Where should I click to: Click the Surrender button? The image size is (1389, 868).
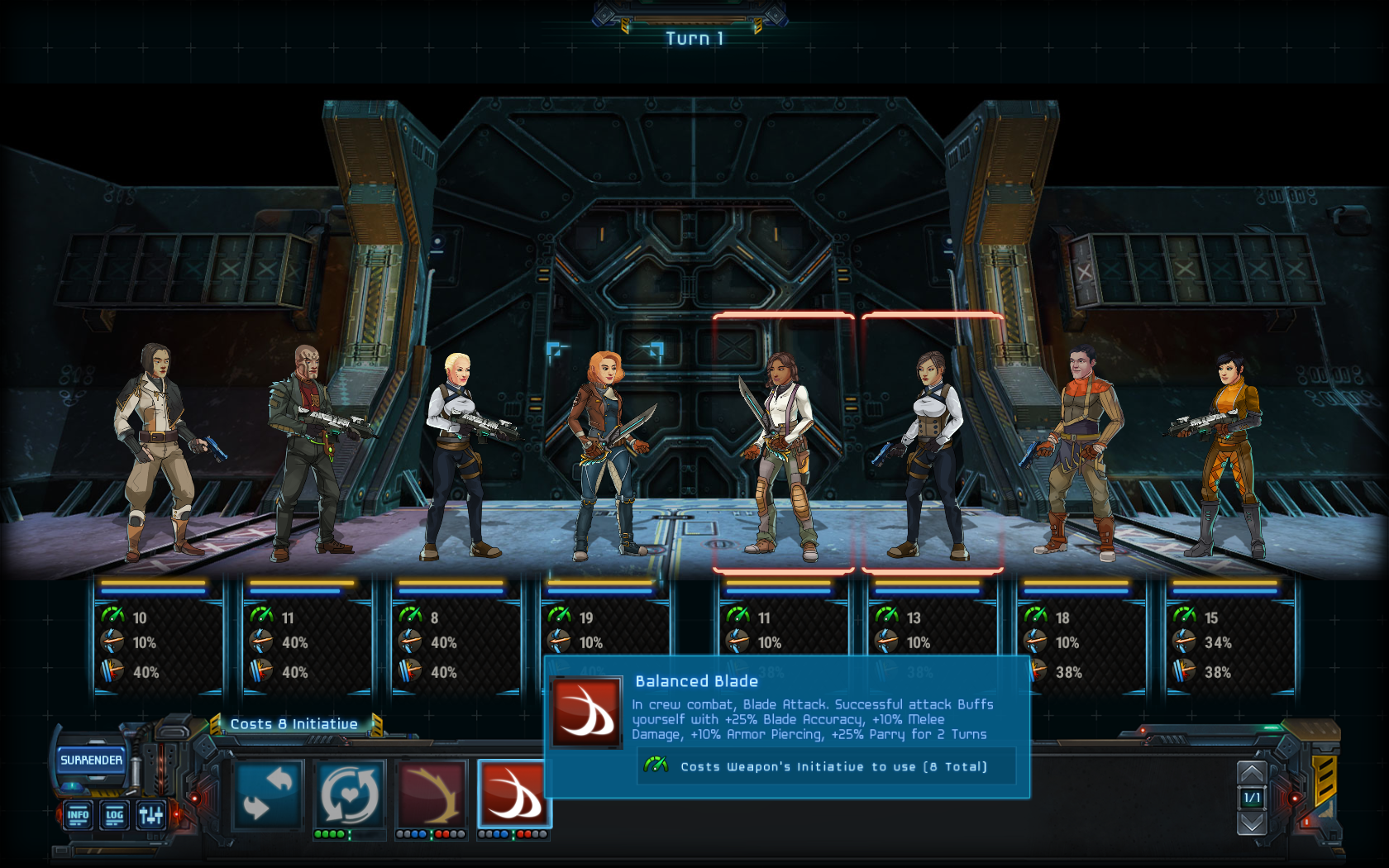(91, 761)
